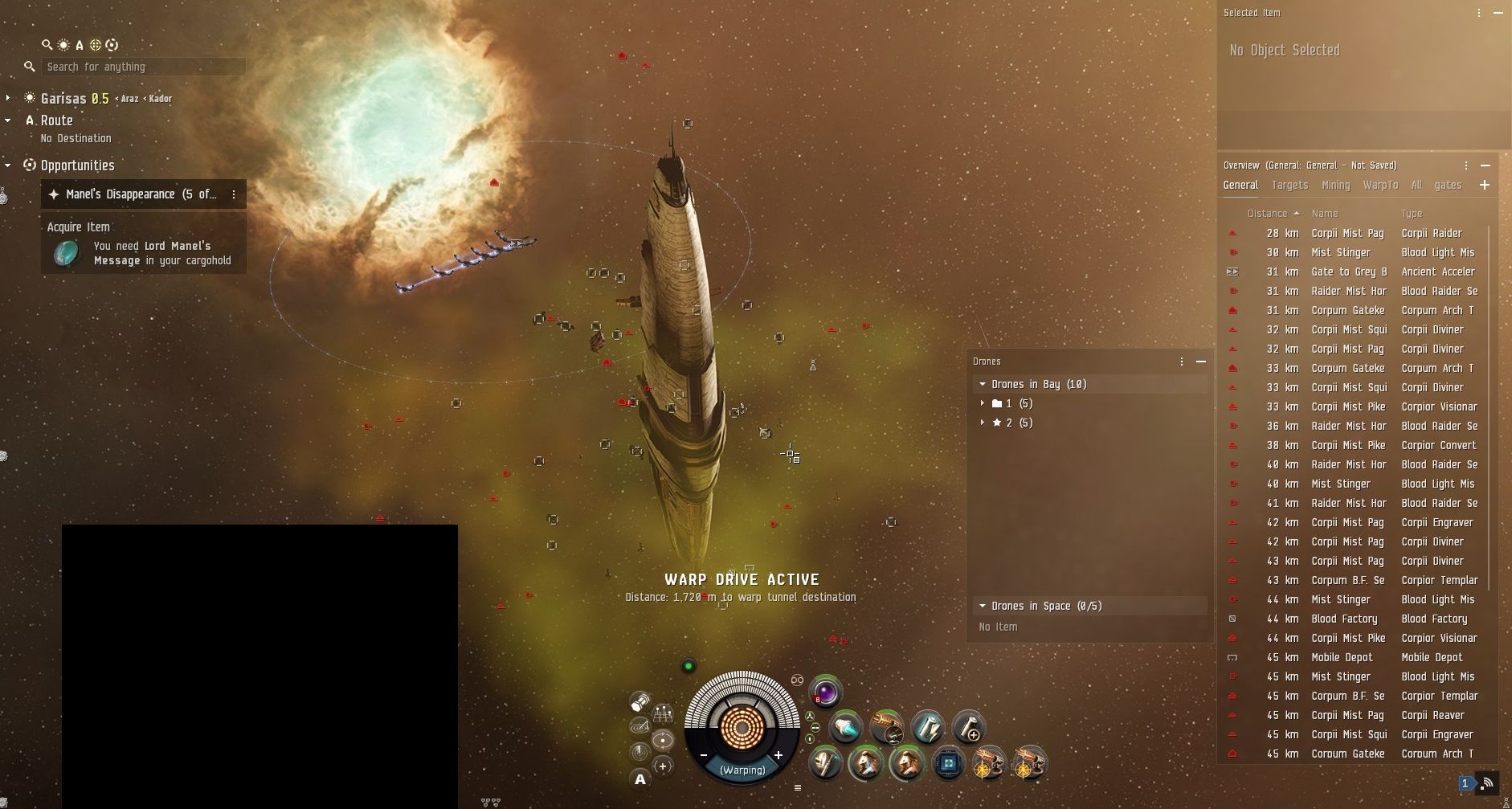The image size is (1512, 809).
Task: Select Gate to Grey B overview row
Action: click(1350, 272)
